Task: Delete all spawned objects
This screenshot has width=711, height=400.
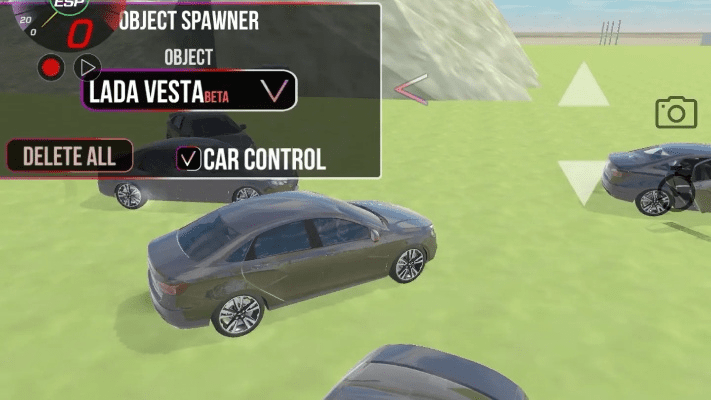Action: click(69, 155)
